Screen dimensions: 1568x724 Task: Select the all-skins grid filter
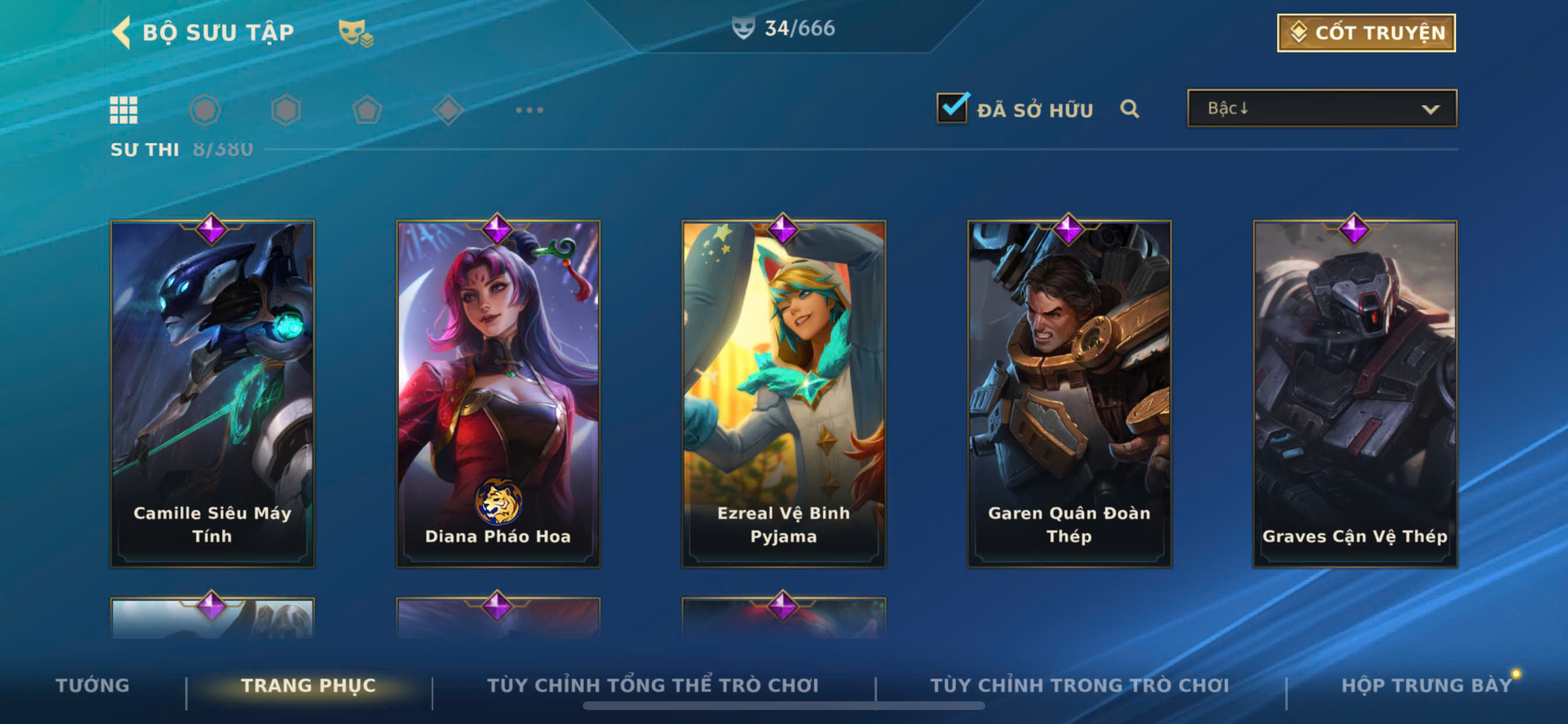click(124, 110)
